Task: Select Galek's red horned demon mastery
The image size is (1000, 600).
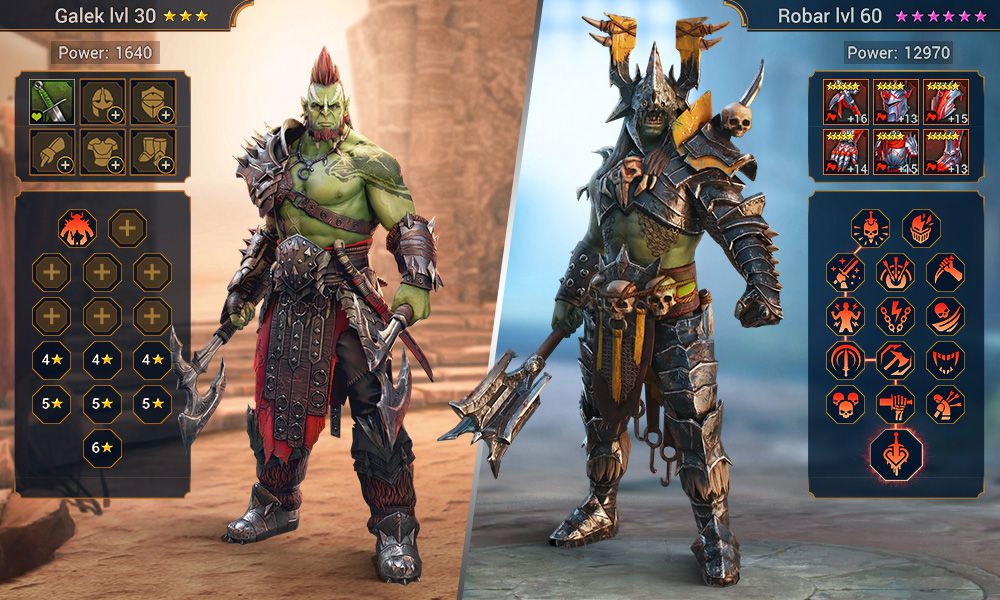Action: tap(77, 229)
